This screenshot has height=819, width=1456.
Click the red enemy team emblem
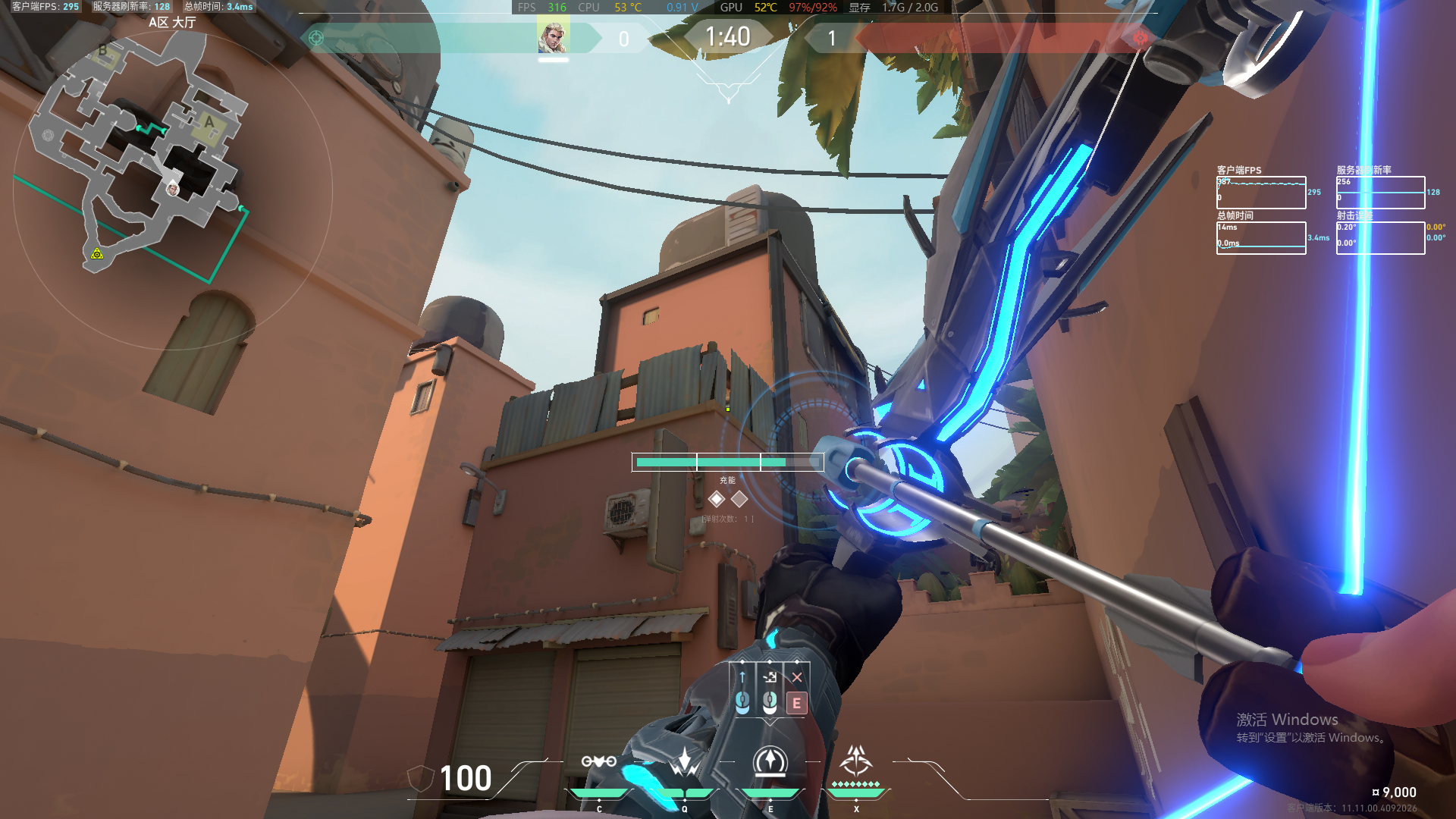1140,38
